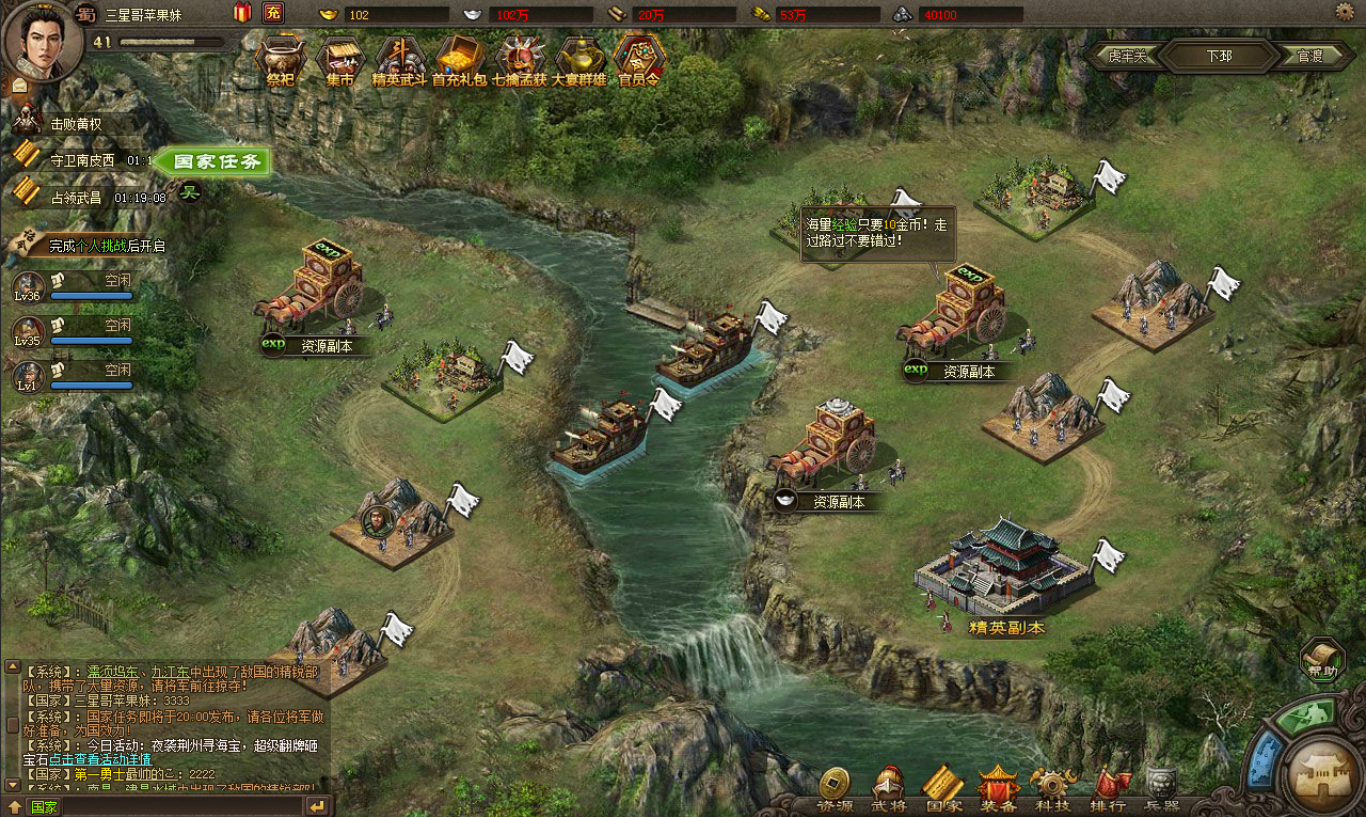1366x817 pixels.
Task: Open the 祭祀 sacrifice cauldron icon
Action: (x=280, y=60)
